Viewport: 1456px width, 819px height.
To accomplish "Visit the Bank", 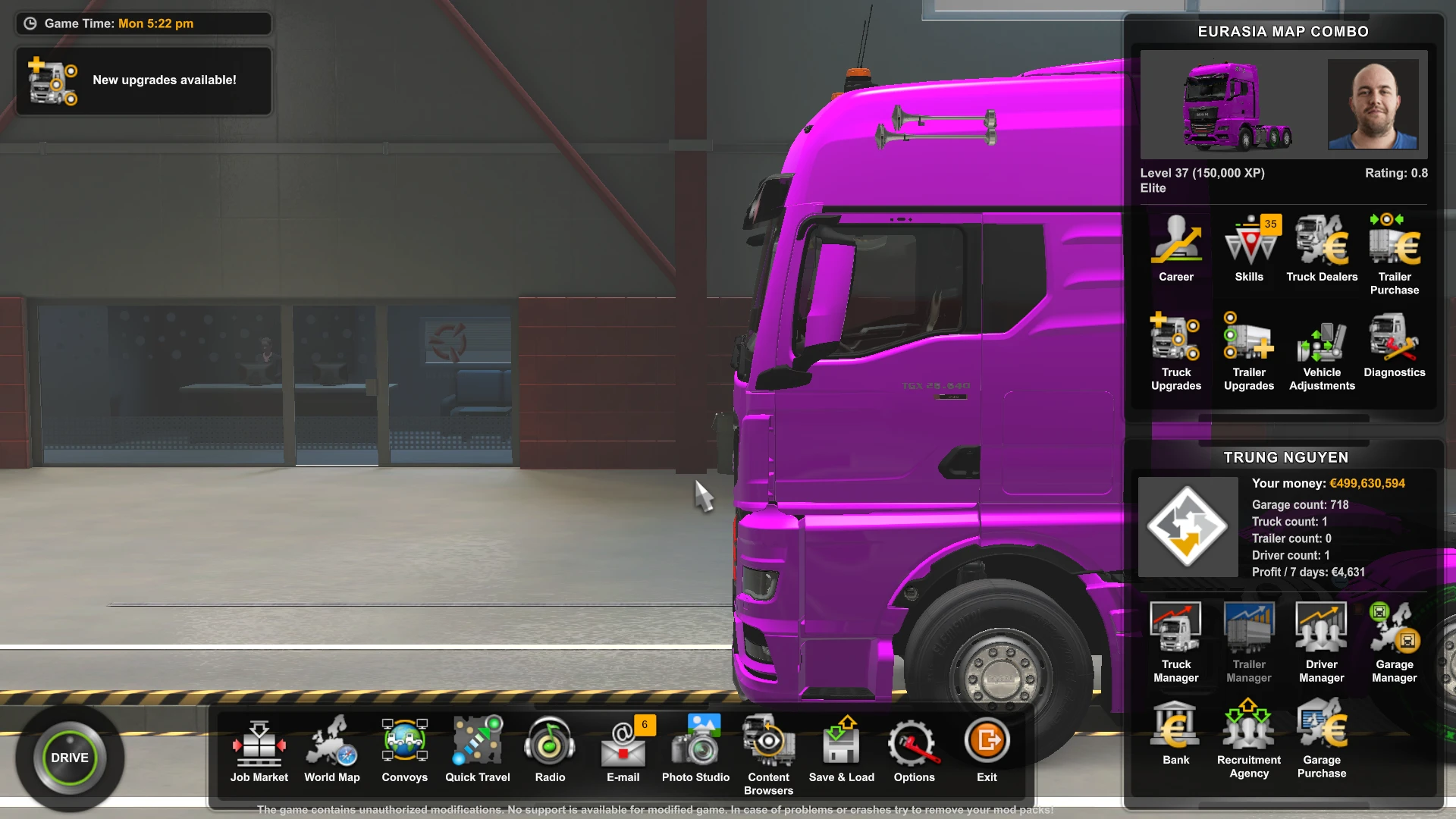I will tap(1176, 724).
